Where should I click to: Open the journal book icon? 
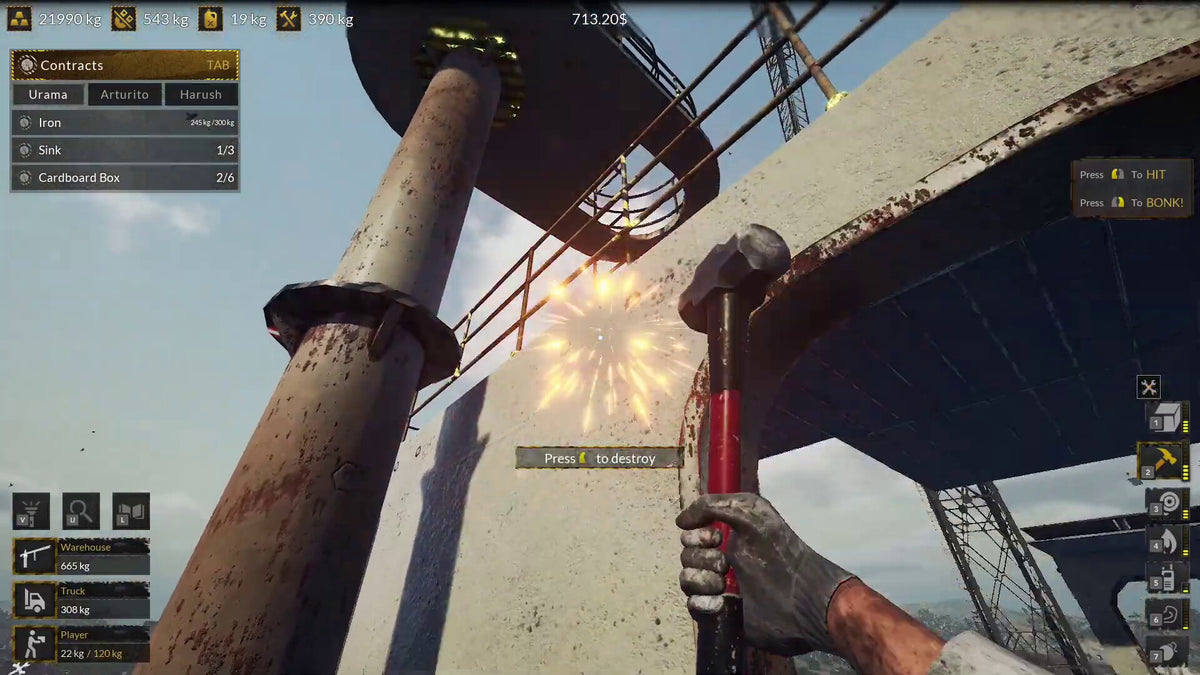[x=131, y=511]
